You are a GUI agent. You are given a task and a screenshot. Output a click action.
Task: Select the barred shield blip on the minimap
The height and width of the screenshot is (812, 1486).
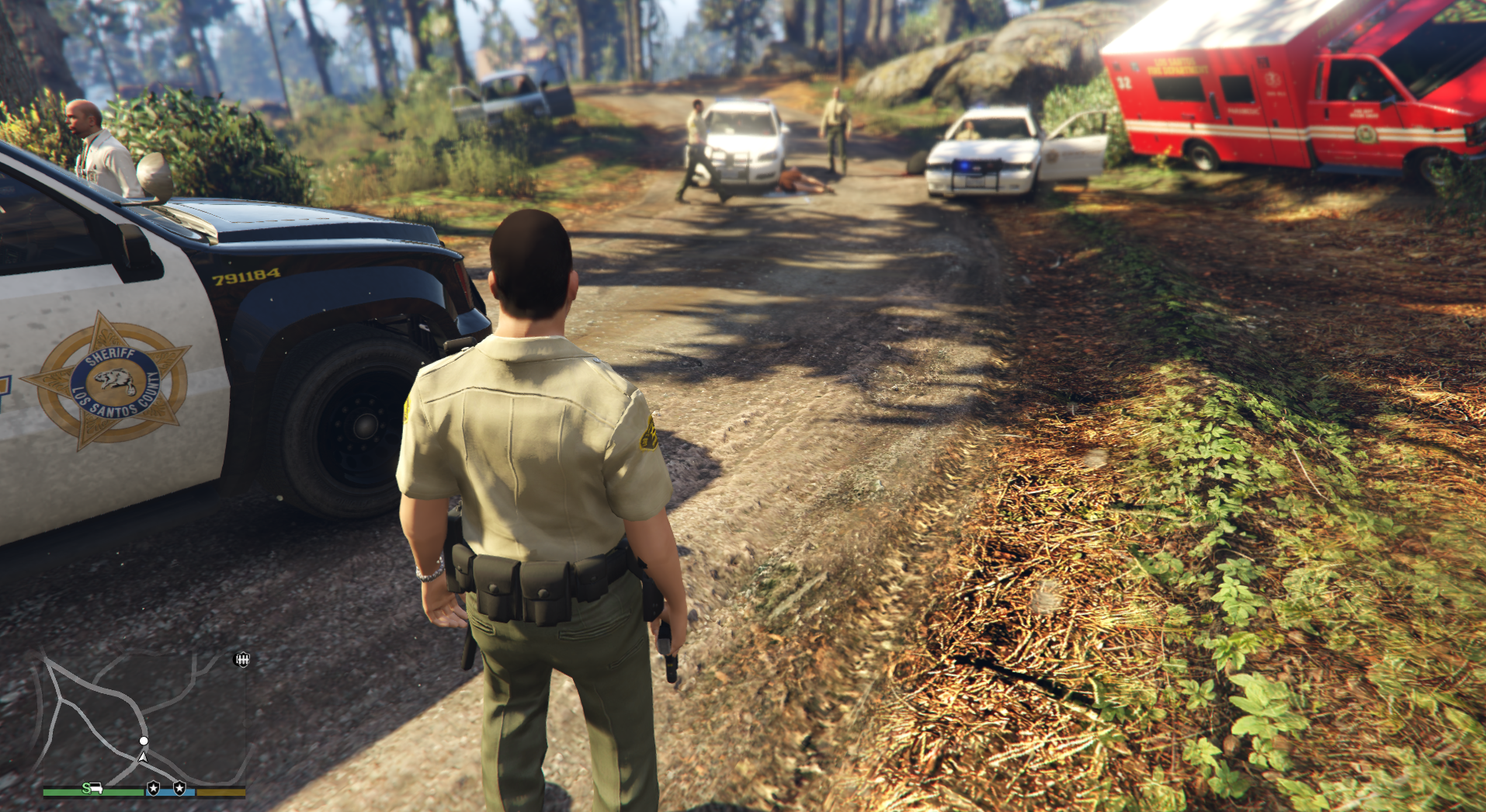click(242, 659)
